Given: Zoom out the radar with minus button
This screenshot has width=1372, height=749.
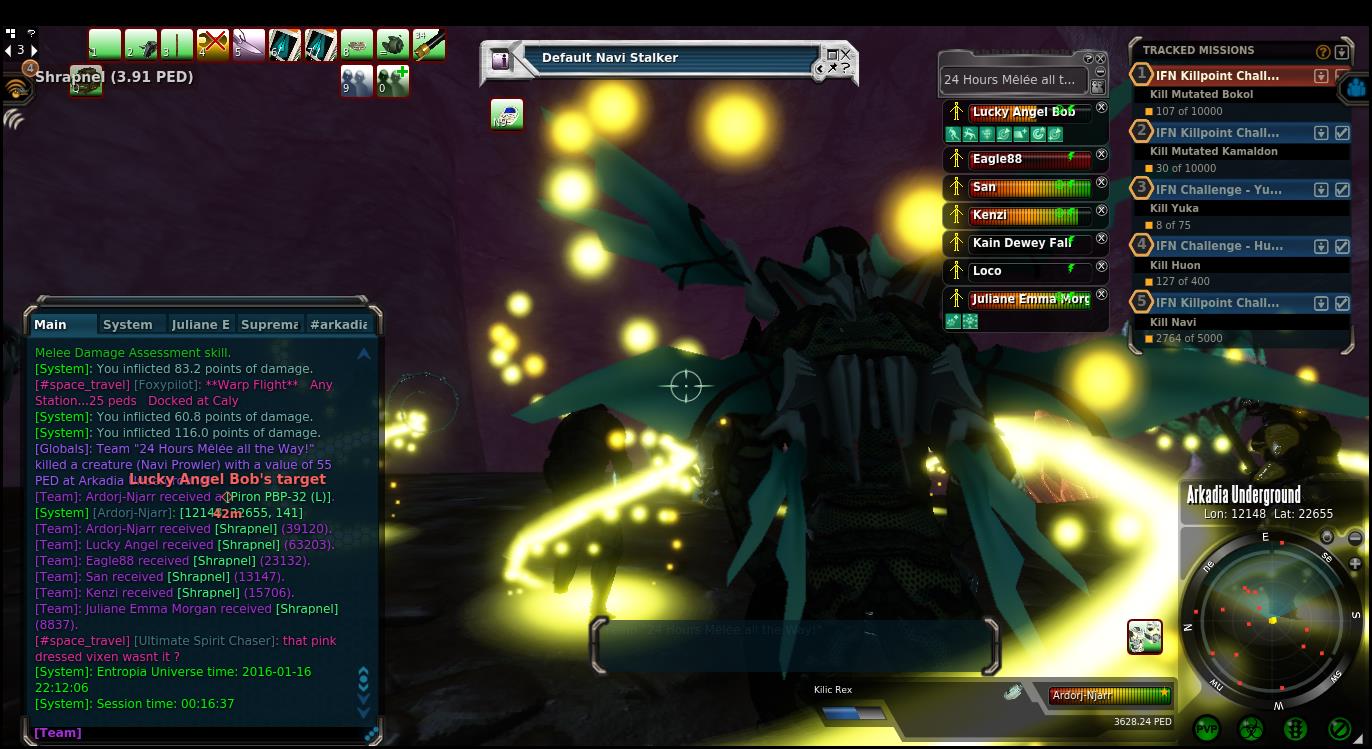Looking at the screenshot, I should click(x=1355, y=538).
